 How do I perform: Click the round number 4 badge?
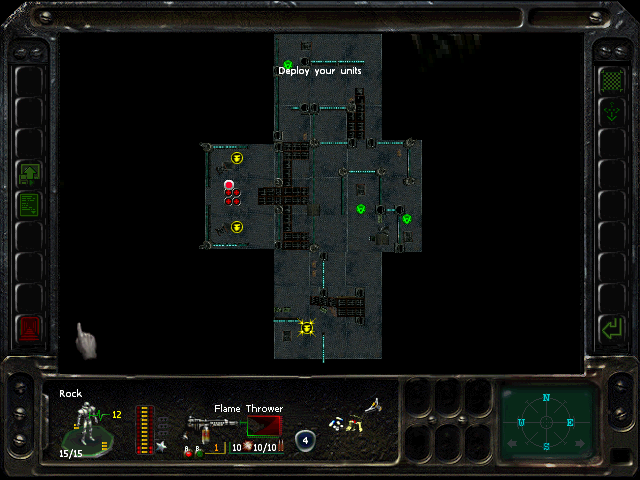tap(305, 439)
